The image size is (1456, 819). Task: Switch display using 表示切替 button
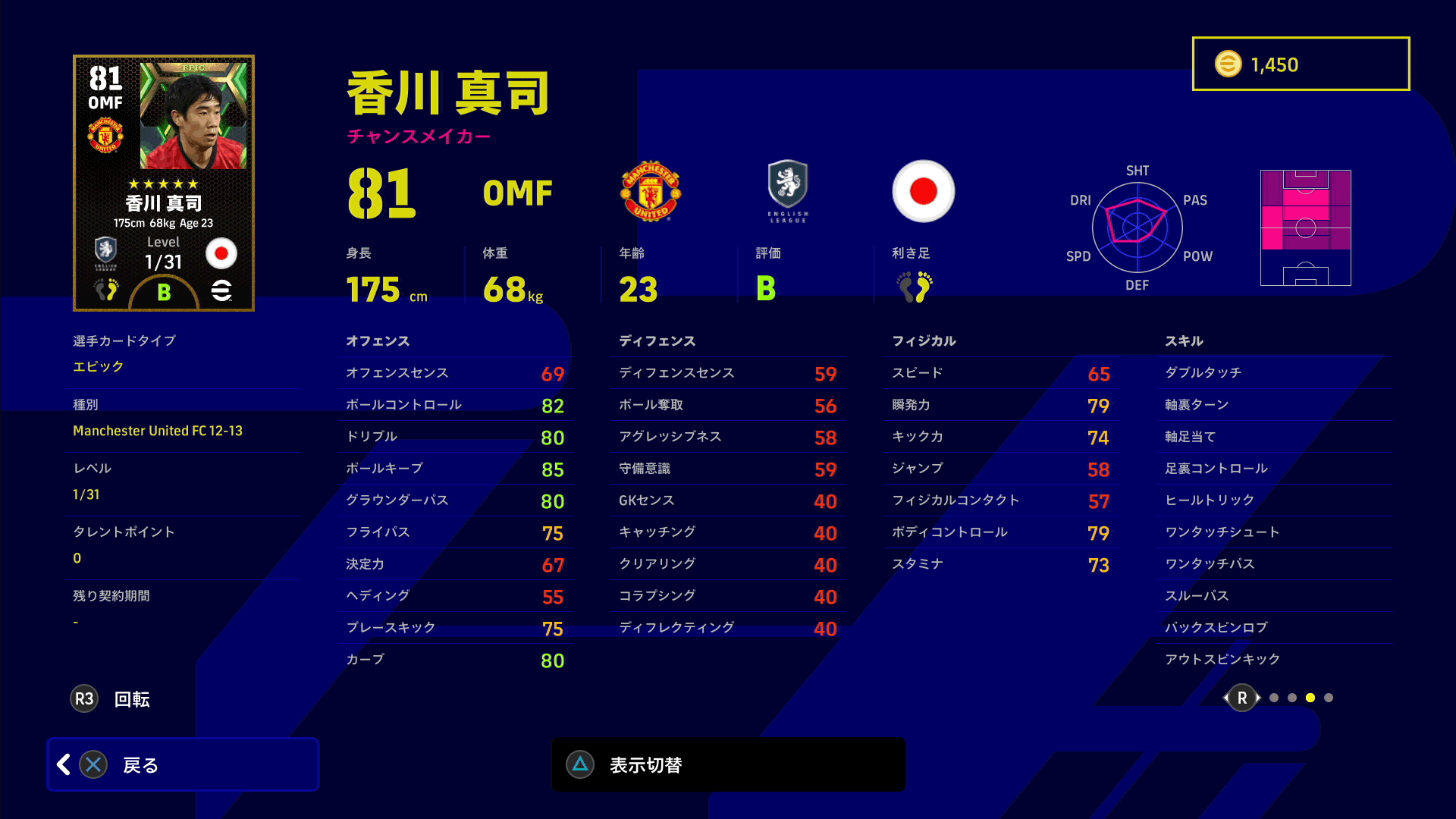(x=728, y=764)
